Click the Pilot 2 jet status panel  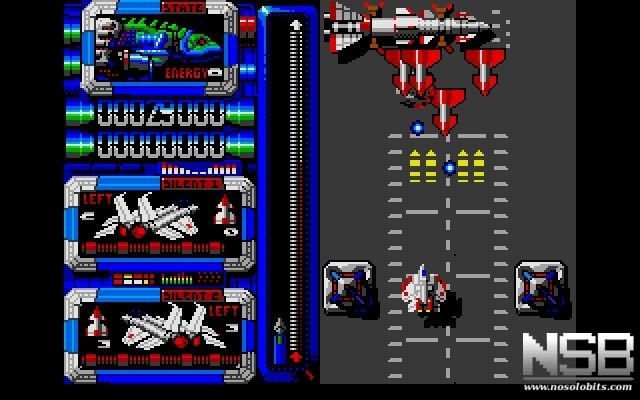(160, 331)
